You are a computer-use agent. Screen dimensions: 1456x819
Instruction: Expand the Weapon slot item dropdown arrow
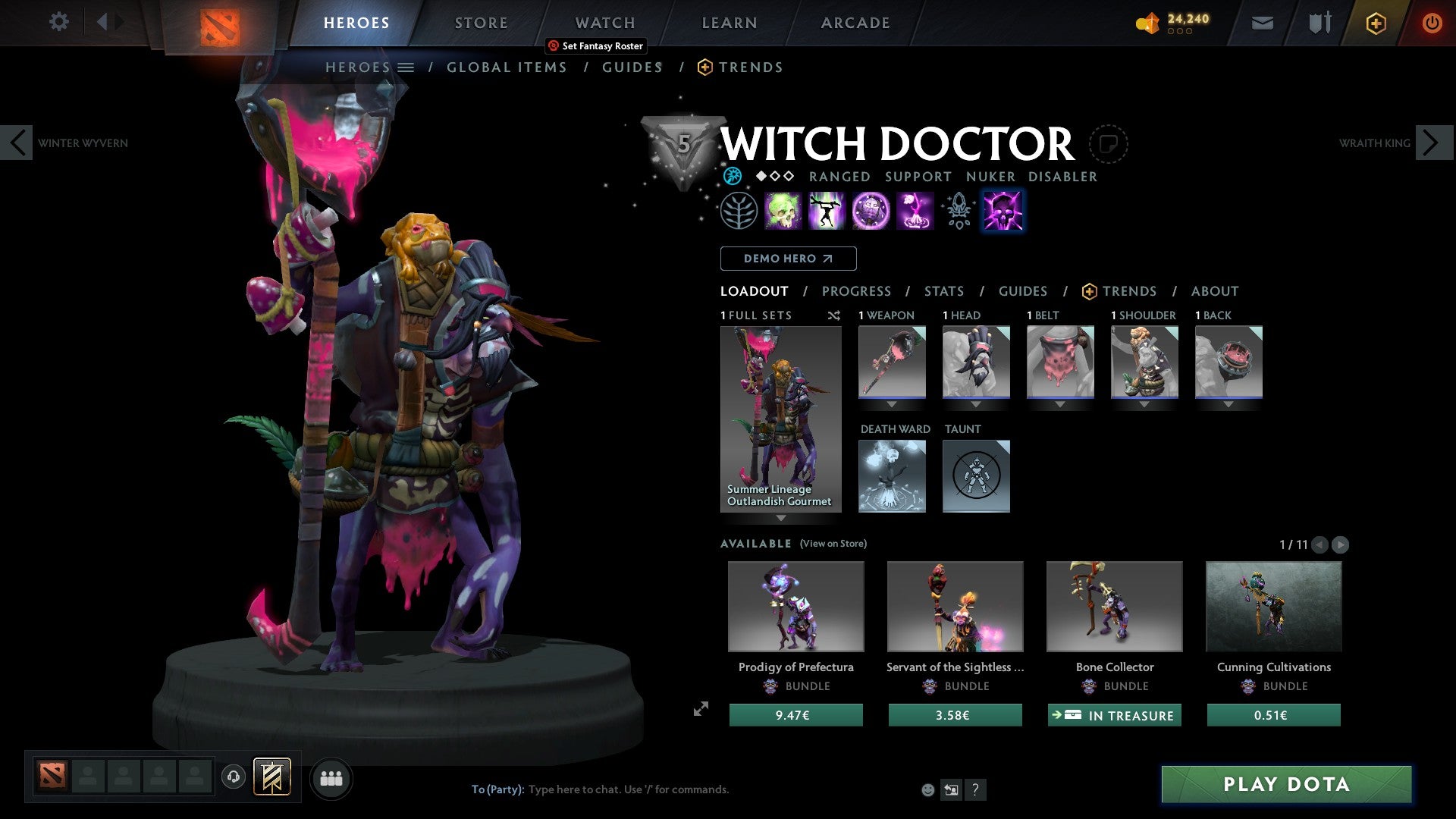[x=892, y=405]
